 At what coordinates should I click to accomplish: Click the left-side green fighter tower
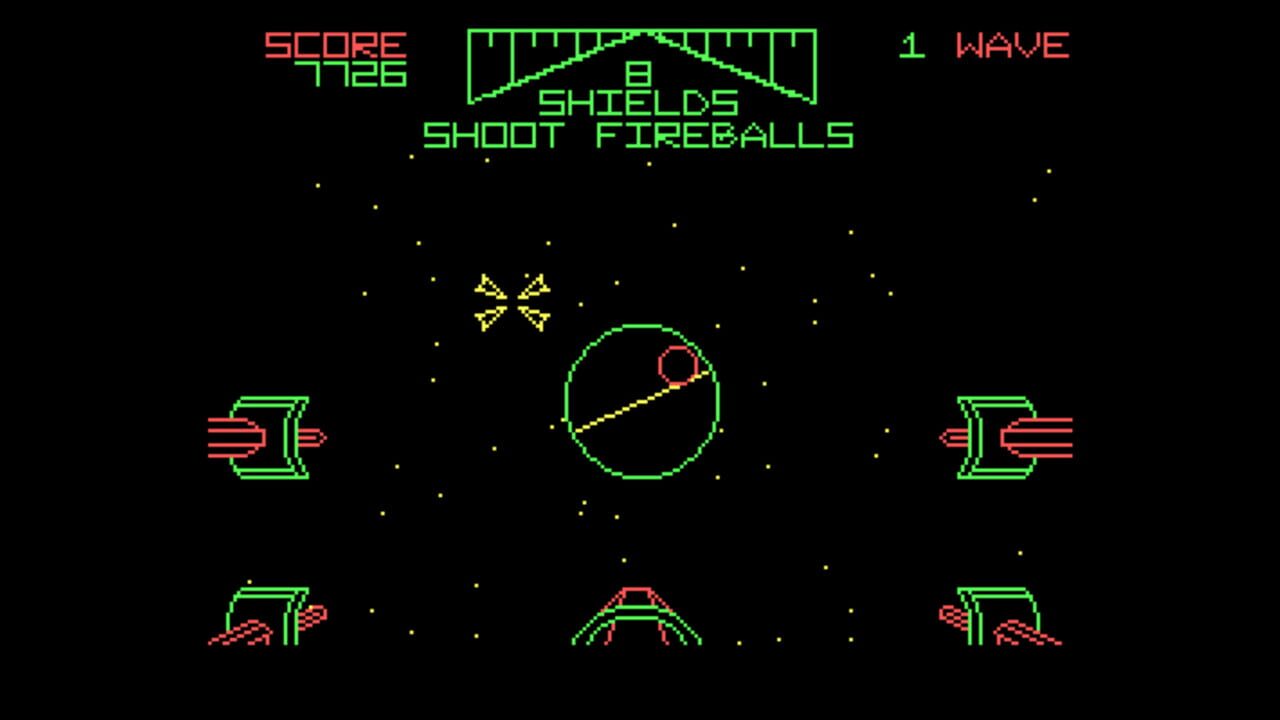[270, 435]
